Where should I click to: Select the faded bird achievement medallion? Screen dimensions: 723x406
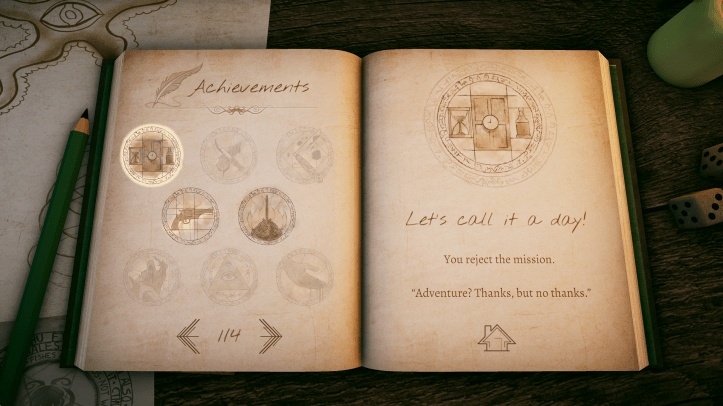click(304, 276)
